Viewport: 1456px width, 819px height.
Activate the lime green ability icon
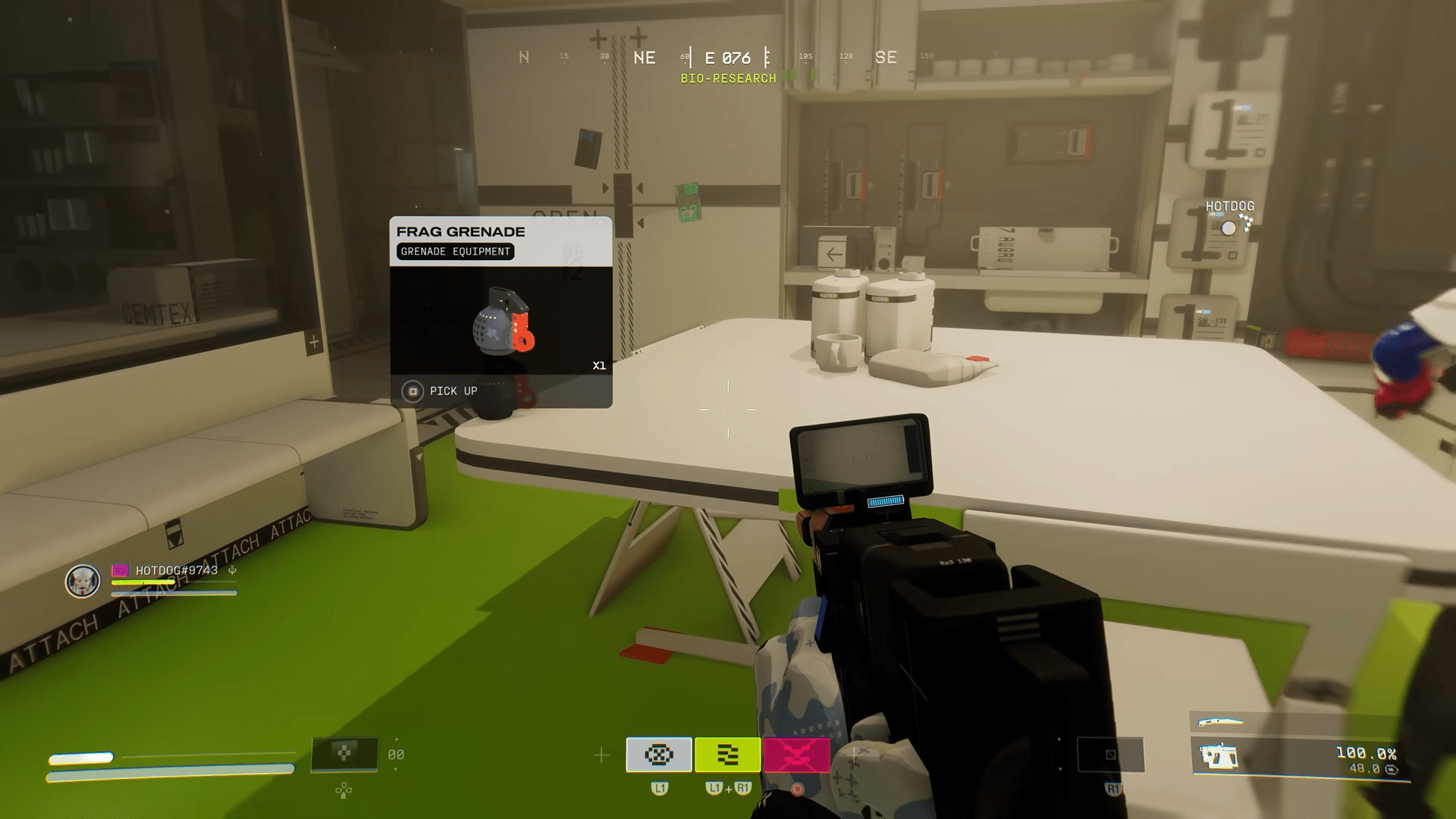727,755
